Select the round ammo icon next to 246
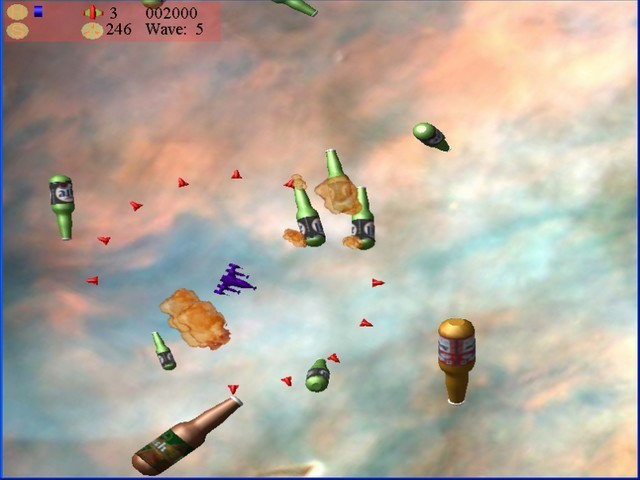 [92, 30]
